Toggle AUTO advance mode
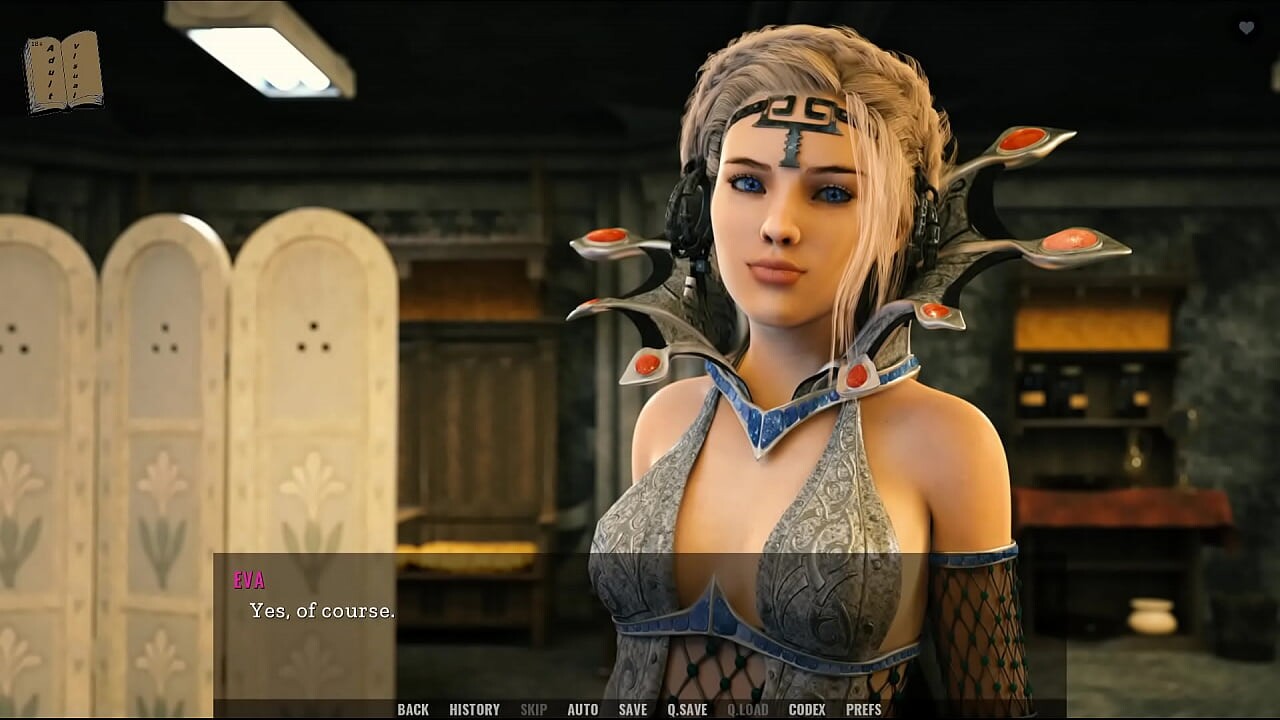Image resolution: width=1280 pixels, height=720 pixels. [x=582, y=709]
